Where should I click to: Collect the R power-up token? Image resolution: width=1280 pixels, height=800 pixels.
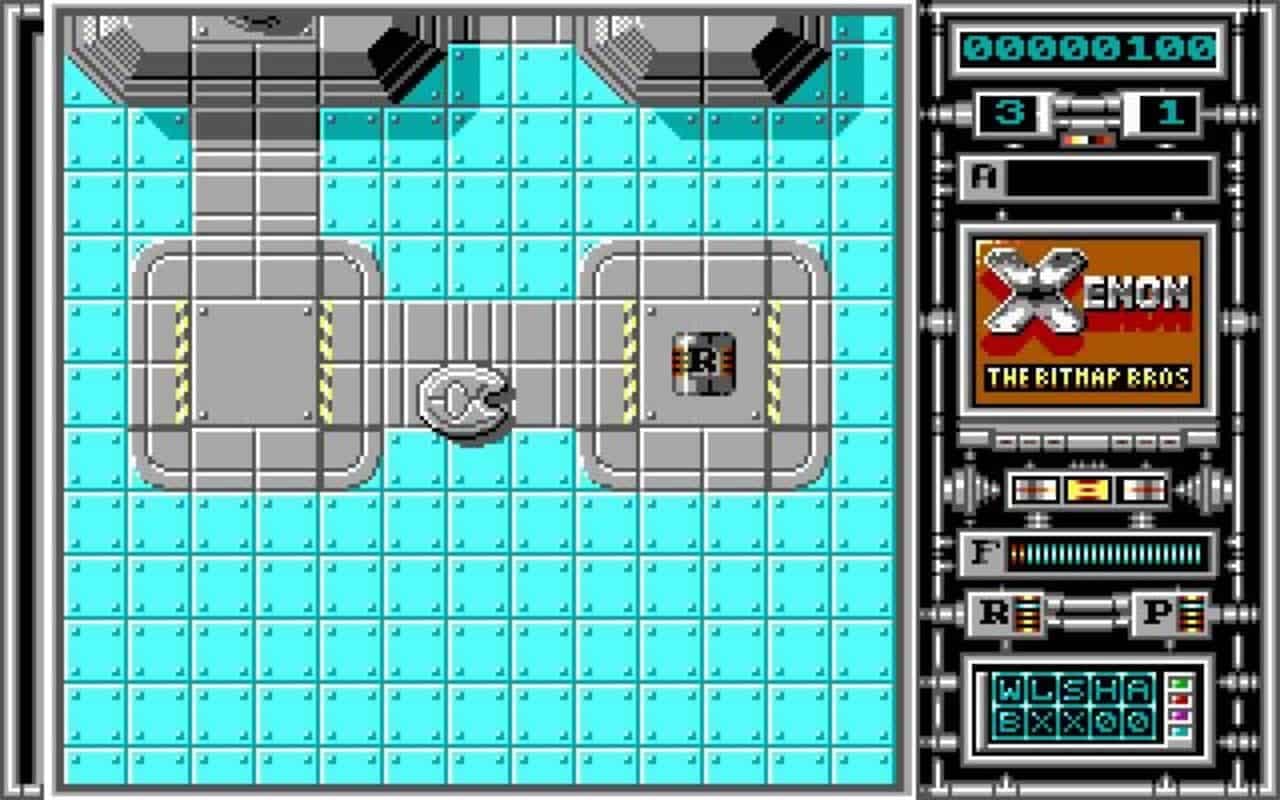coord(703,363)
